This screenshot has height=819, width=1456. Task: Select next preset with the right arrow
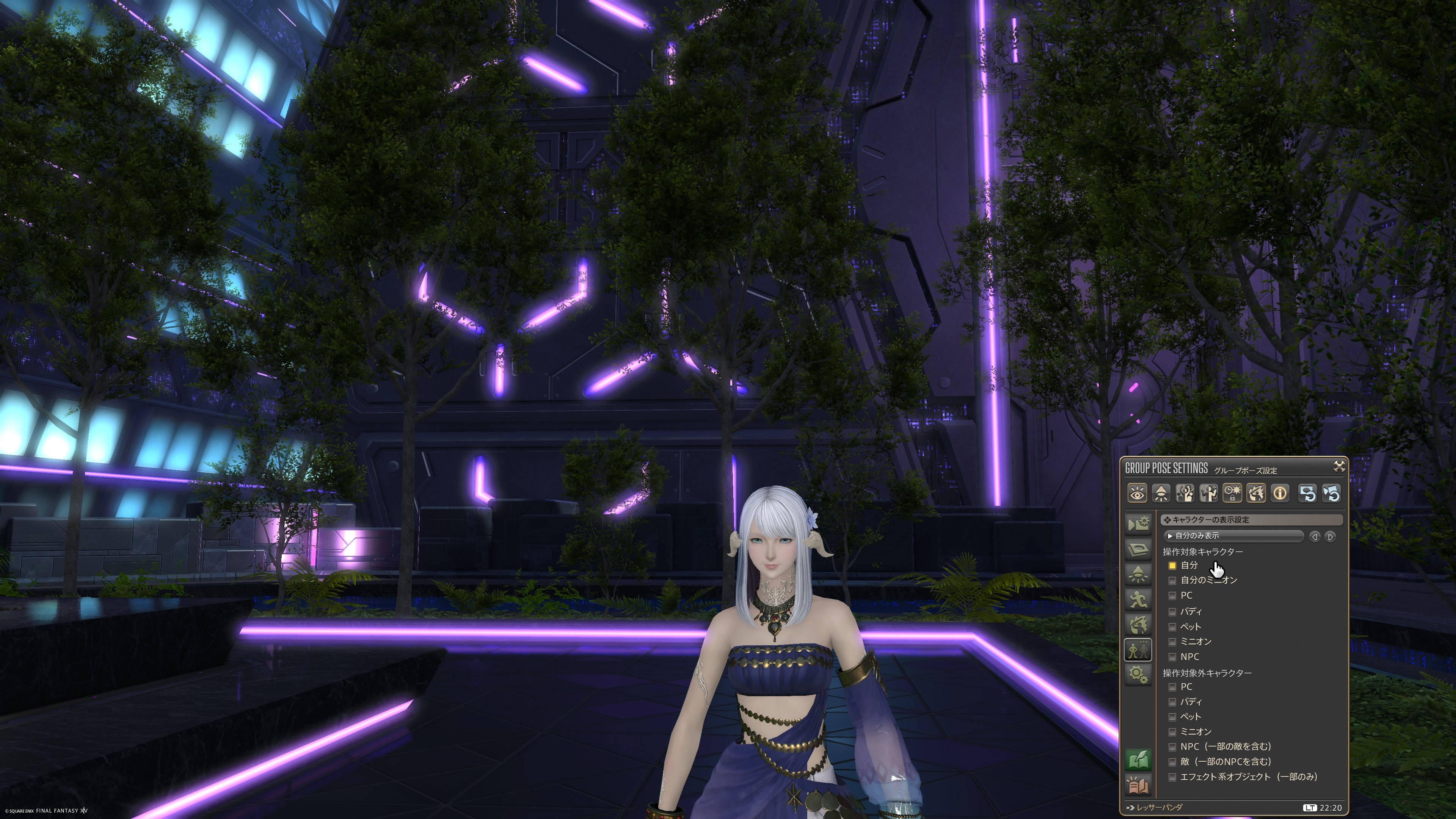1330,537
